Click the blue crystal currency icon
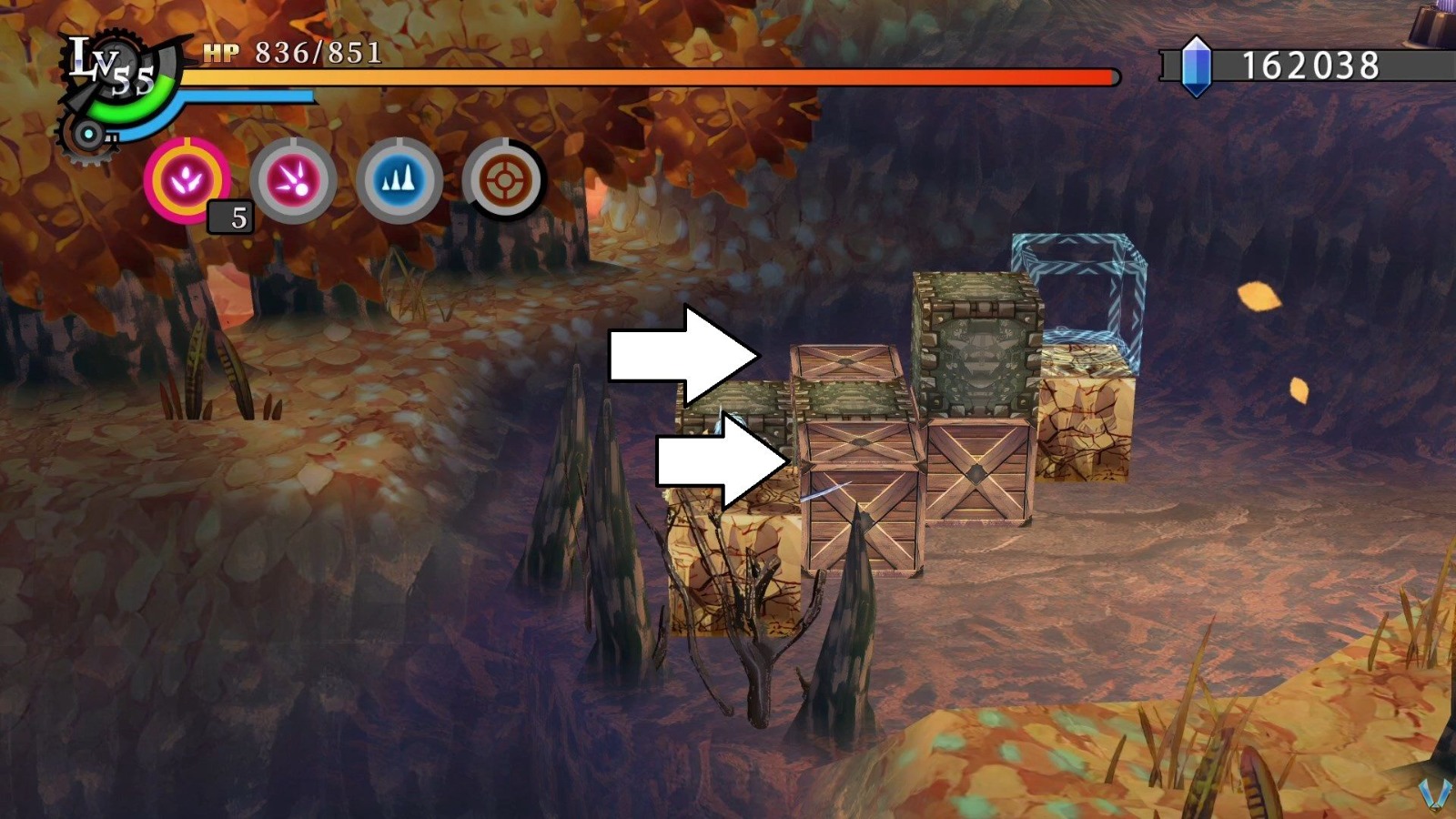Viewport: 1456px width, 819px height. pos(1197,66)
